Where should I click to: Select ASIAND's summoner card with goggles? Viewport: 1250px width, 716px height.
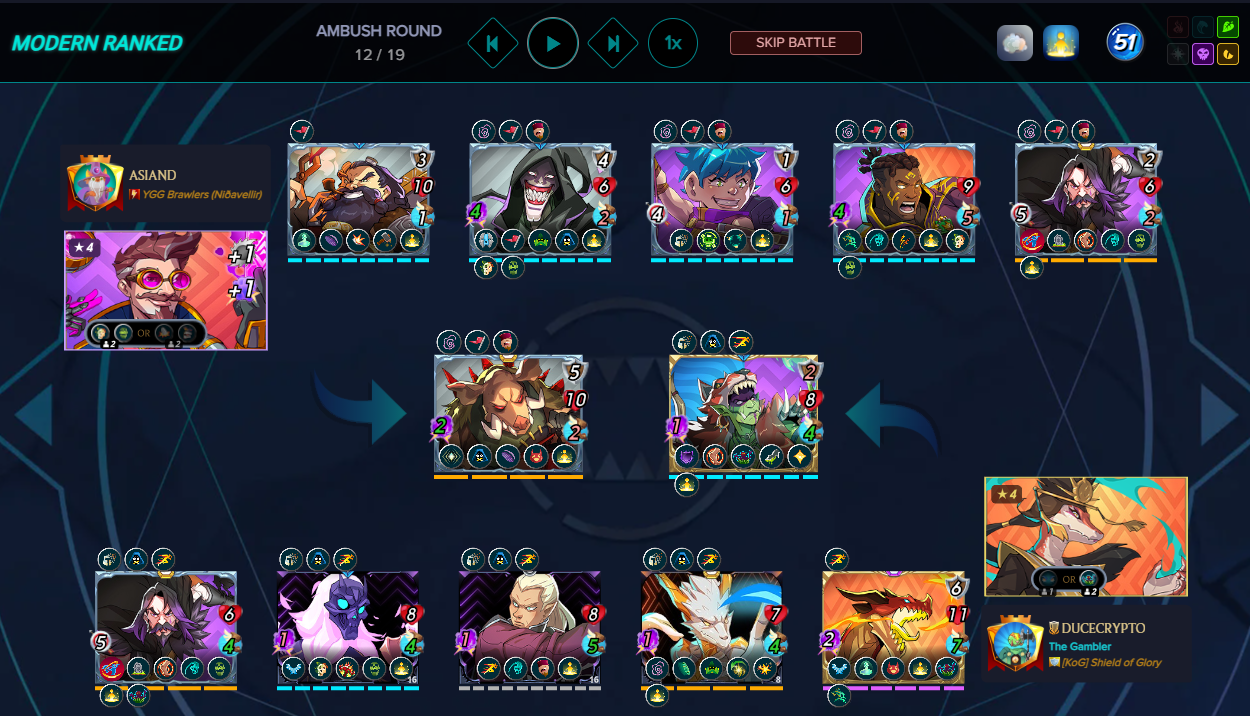coord(166,290)
